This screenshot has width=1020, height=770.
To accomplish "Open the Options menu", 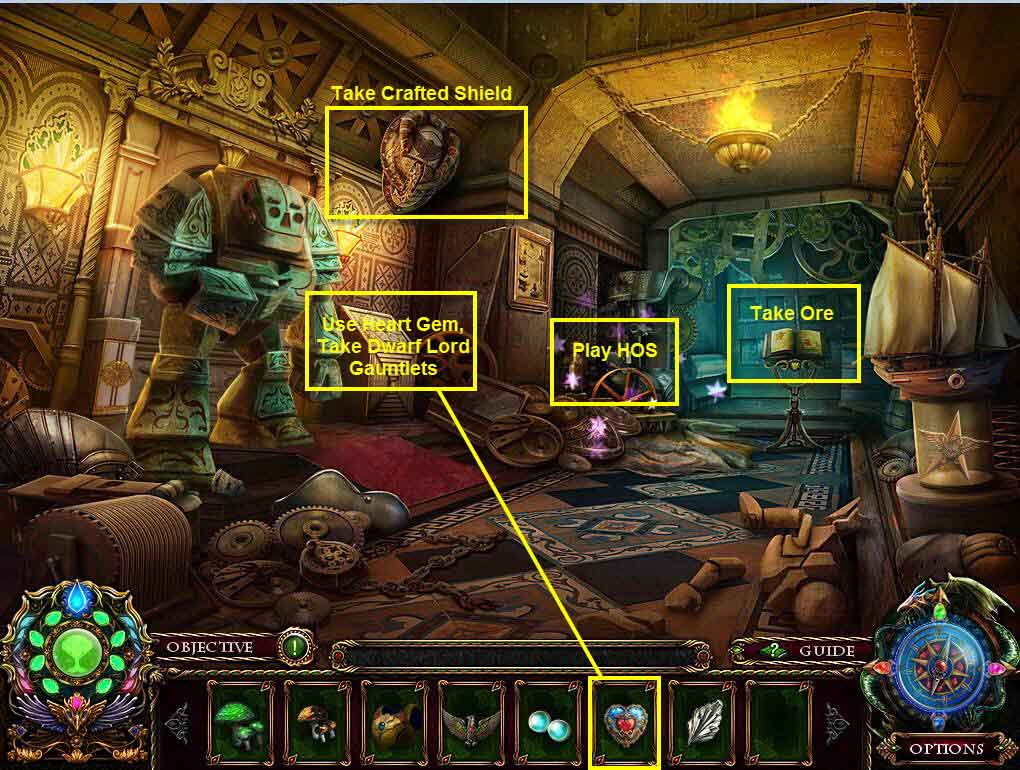I will click(945, 747).
